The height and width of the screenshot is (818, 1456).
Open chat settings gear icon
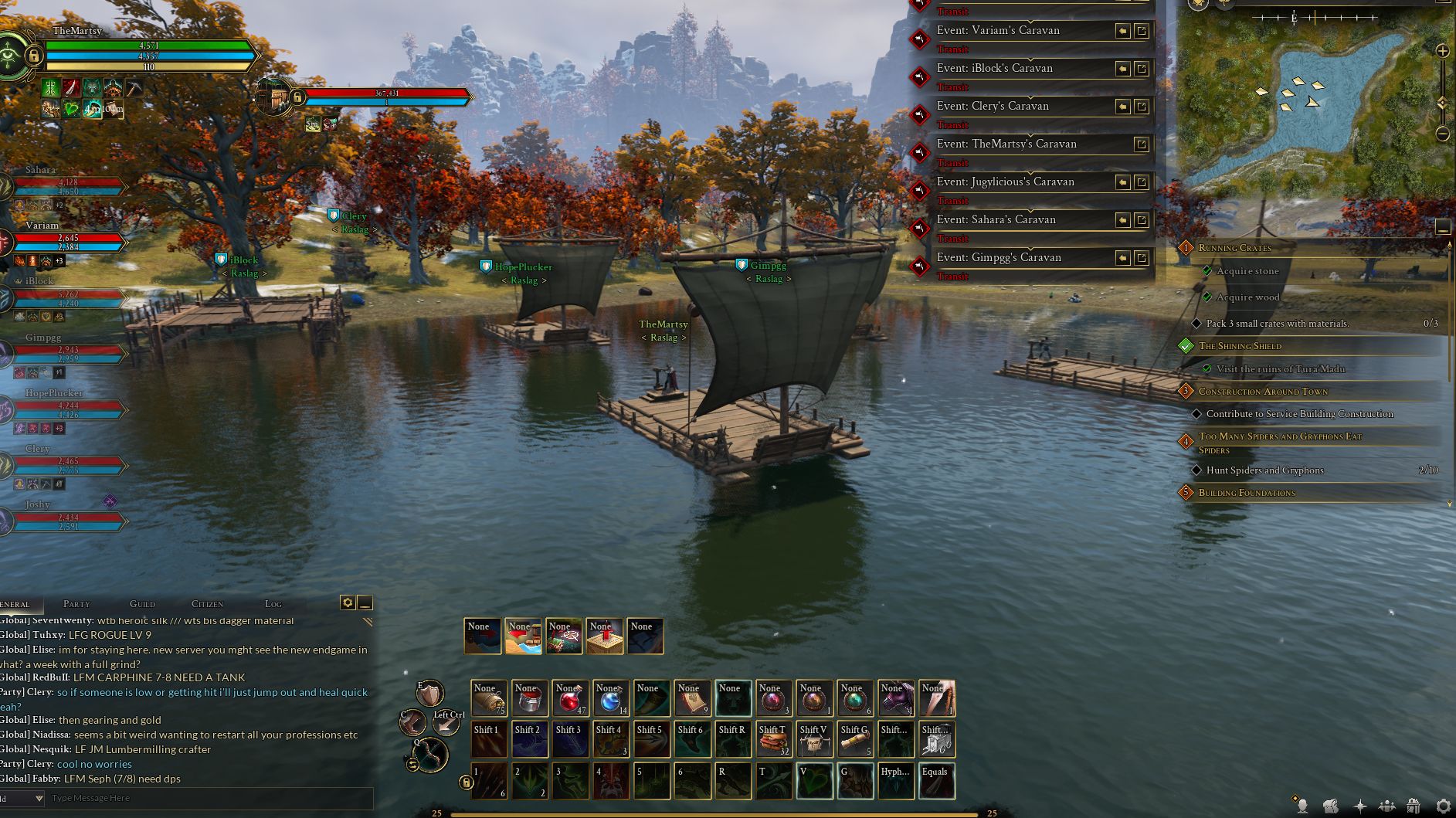click(348, 602)
